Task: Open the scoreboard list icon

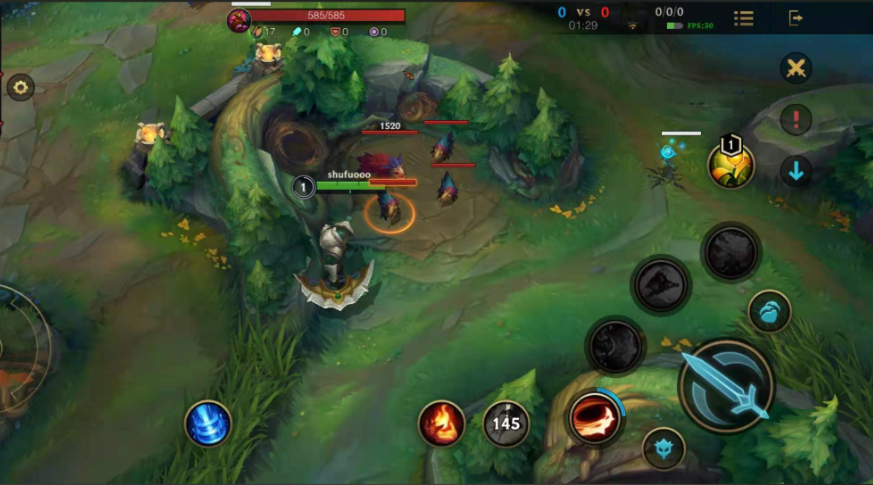Action: coord(744,18)
